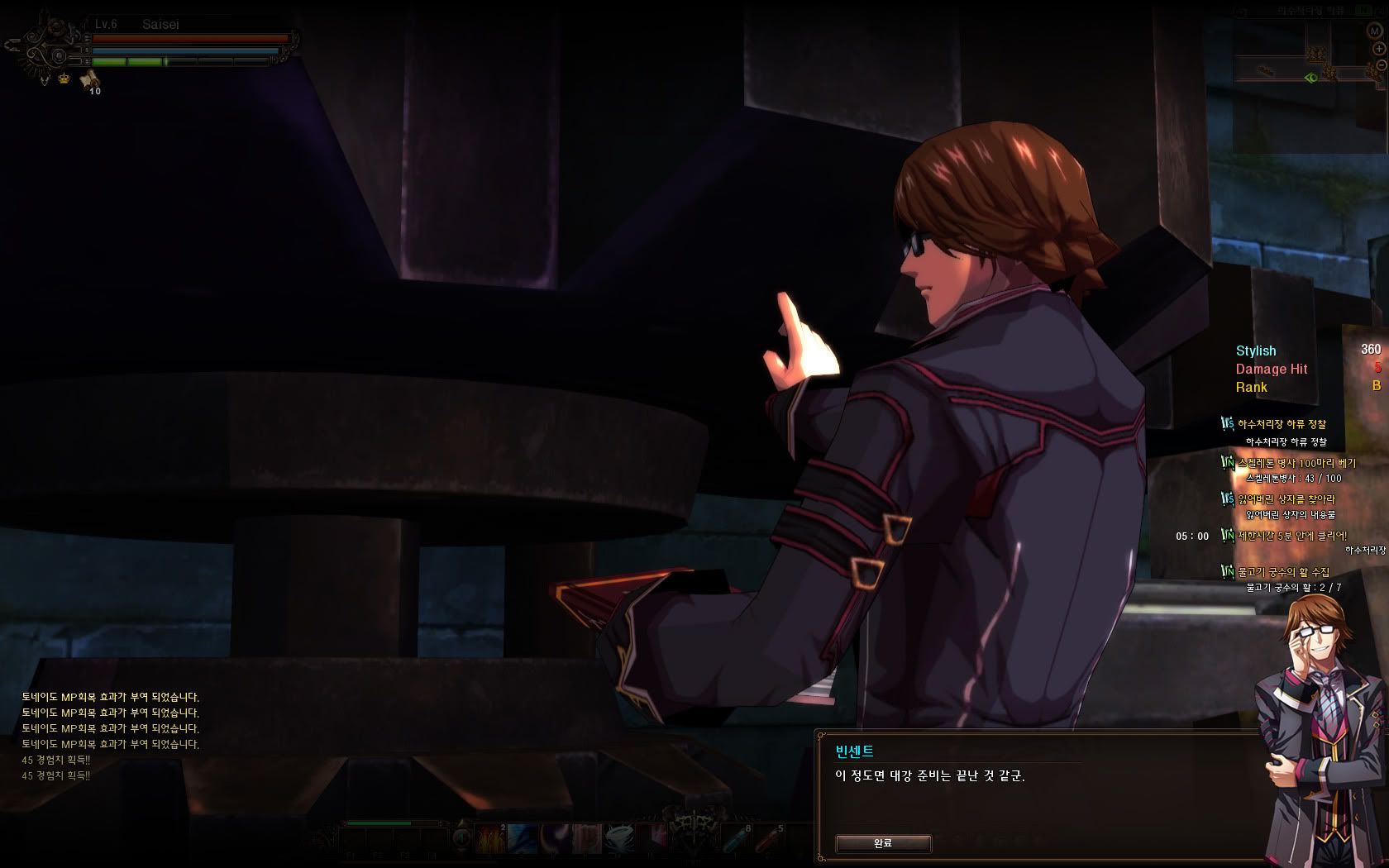Zoom in the minimap with the plus button
The height and width of the screenshot is (868, 1389).
(x=1378, y=49)
